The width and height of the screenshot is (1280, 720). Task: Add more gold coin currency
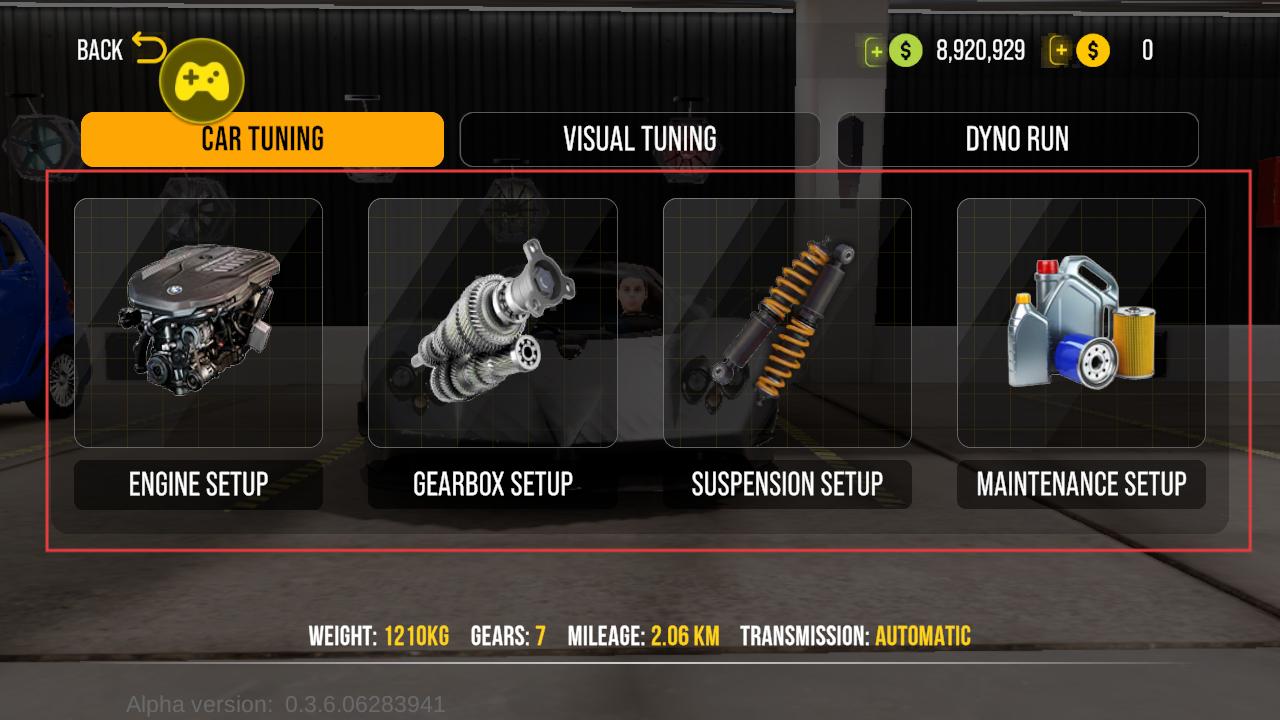tap(1059, 51)
